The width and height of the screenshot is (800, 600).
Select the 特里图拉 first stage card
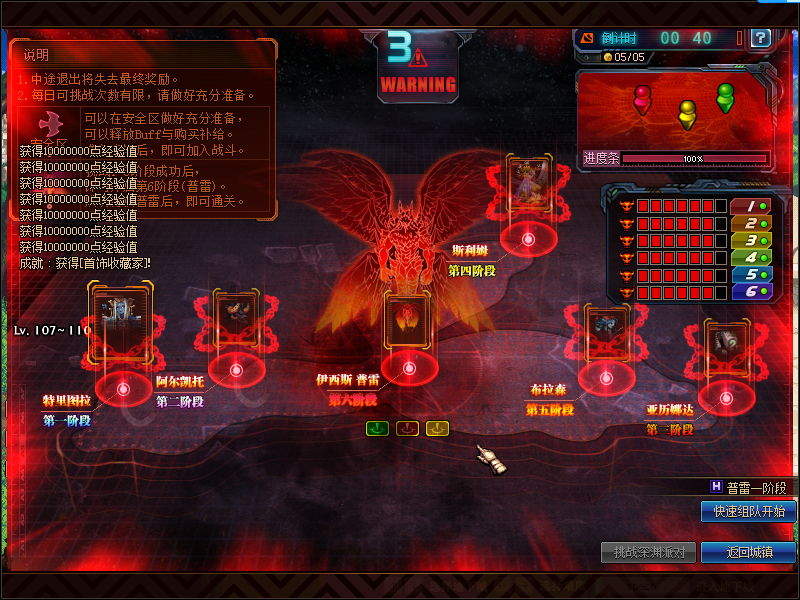[x=121, y=320]
